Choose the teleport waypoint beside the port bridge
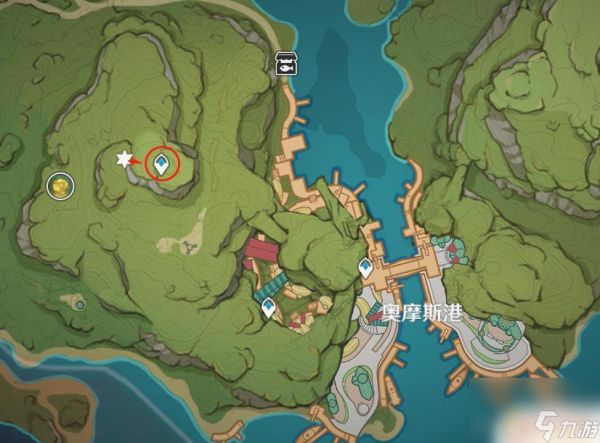The height and width of the screenshot is (443, 600). coord(366,267)
